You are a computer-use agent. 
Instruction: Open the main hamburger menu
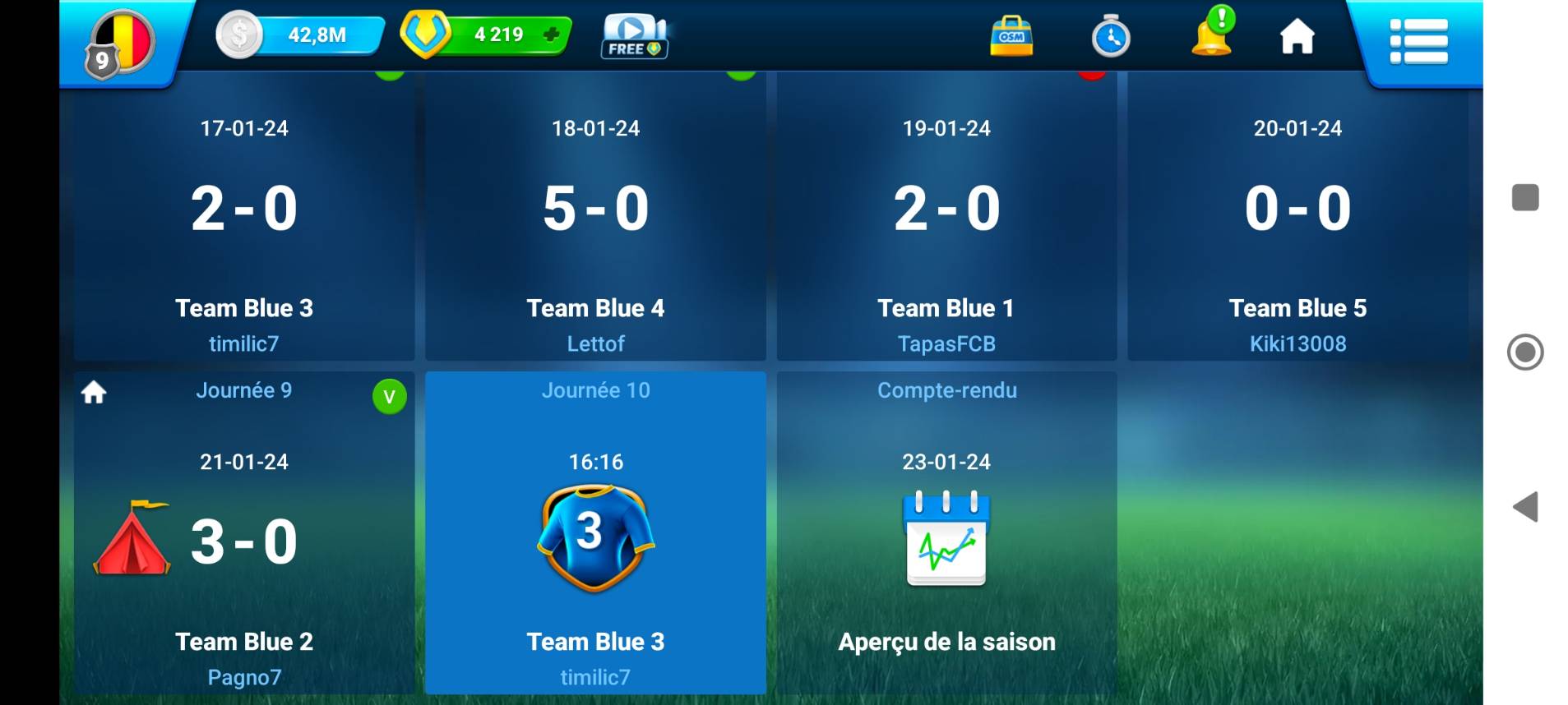(1418, 41)
